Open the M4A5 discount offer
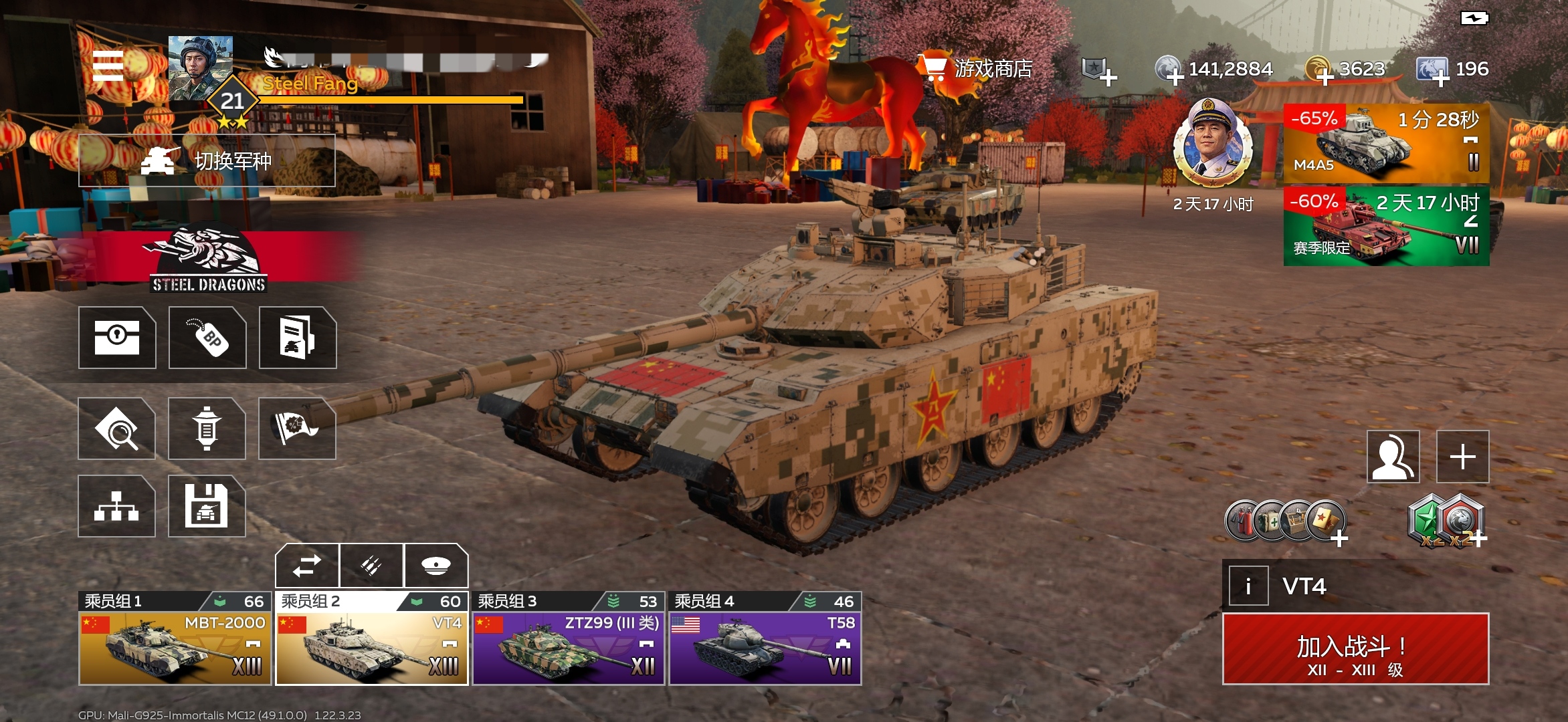 click(x=1386, y=143)
